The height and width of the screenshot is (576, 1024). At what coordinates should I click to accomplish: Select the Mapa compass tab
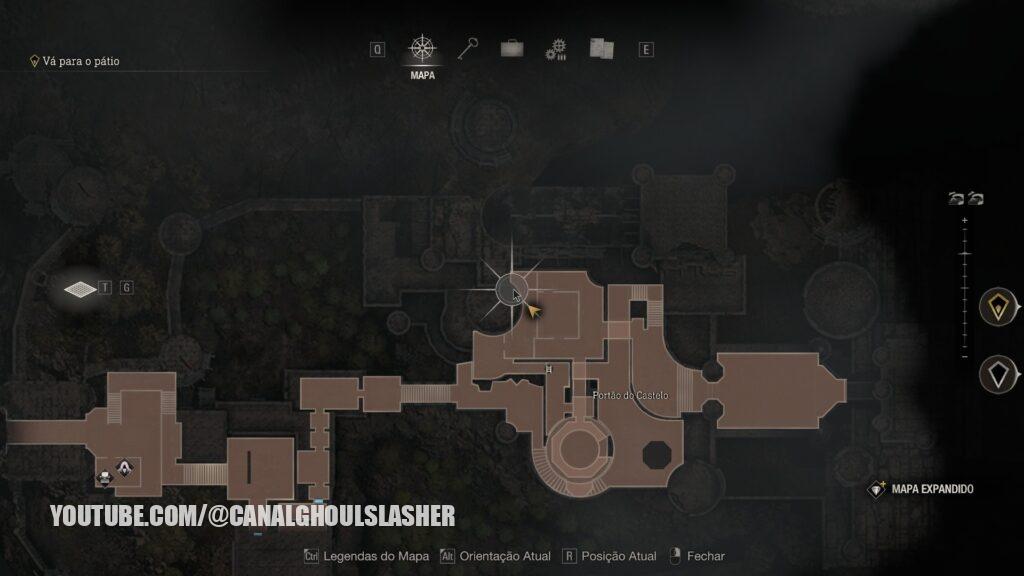tap(423, 49)
